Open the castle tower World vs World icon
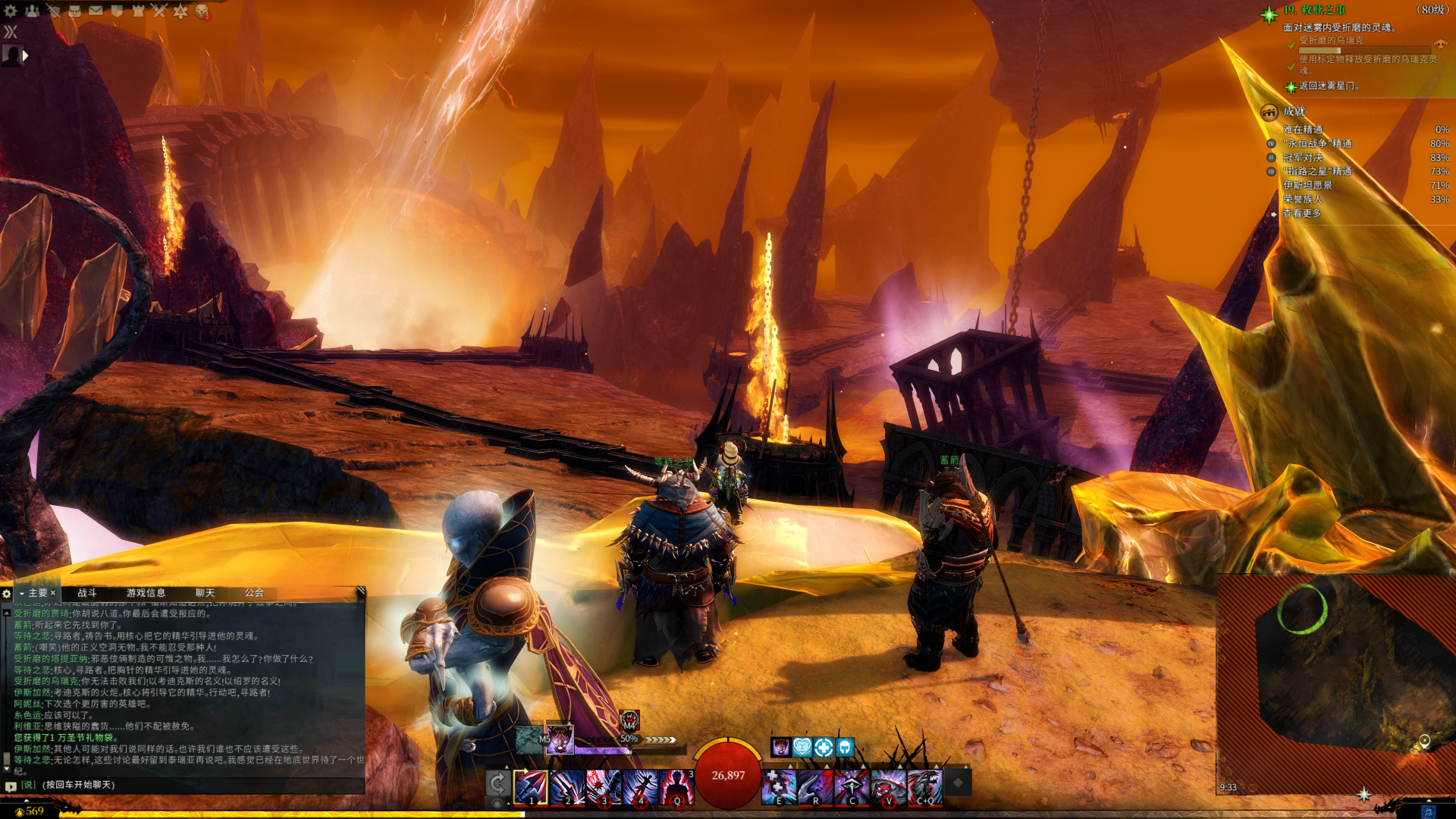 tap(138, 11)
